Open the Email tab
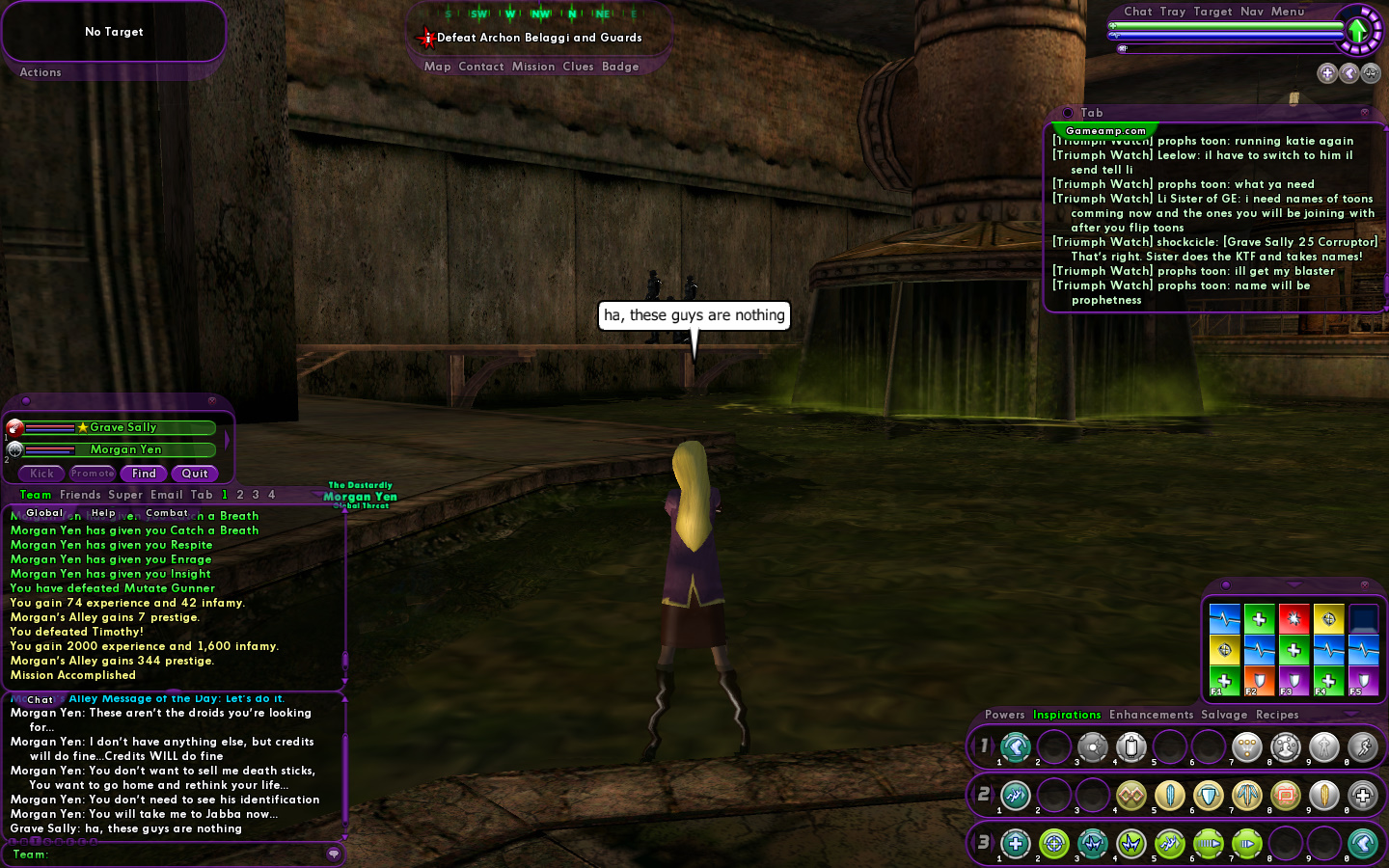 [167, 495]
